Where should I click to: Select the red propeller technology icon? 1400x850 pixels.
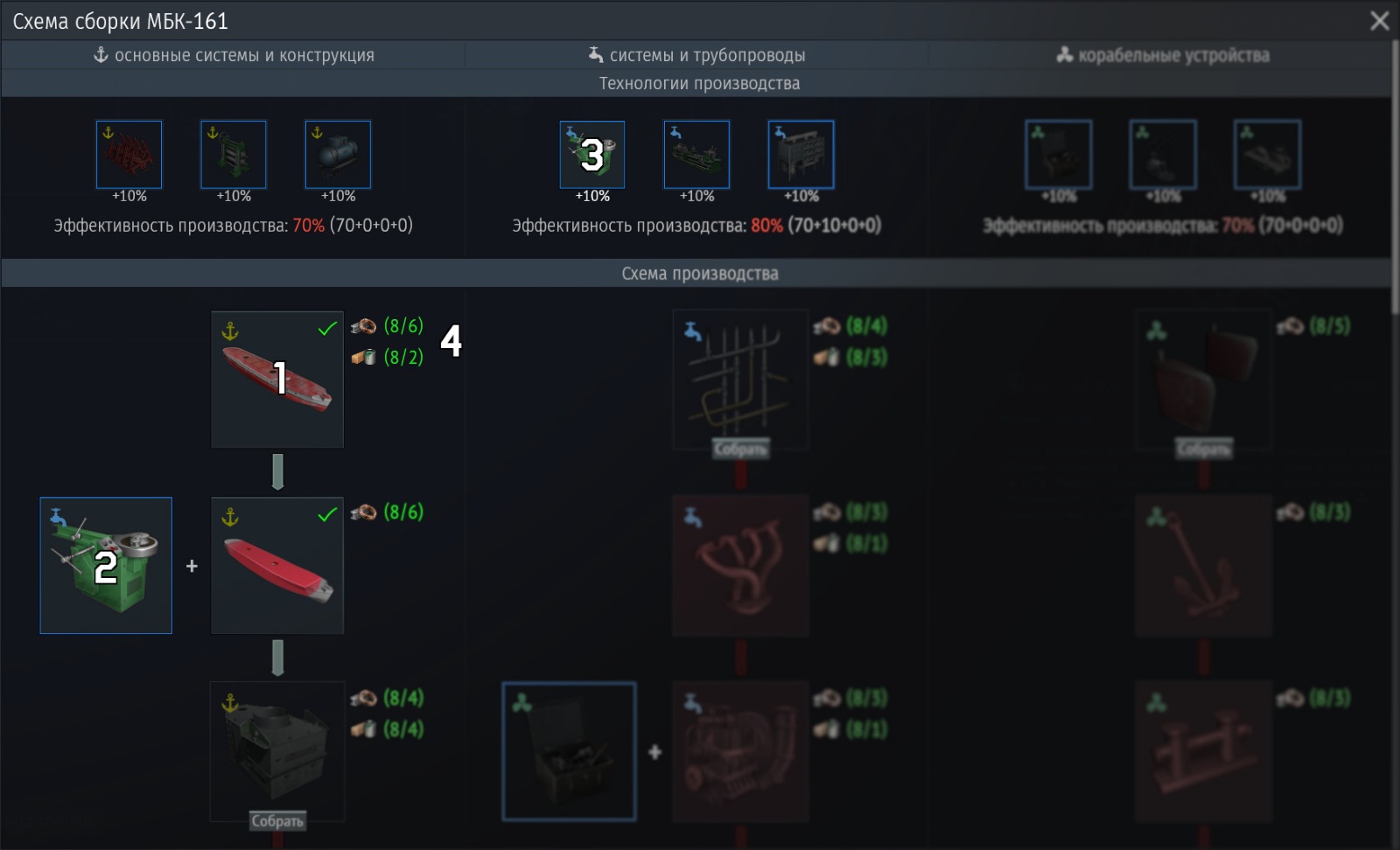click(128, 154)
